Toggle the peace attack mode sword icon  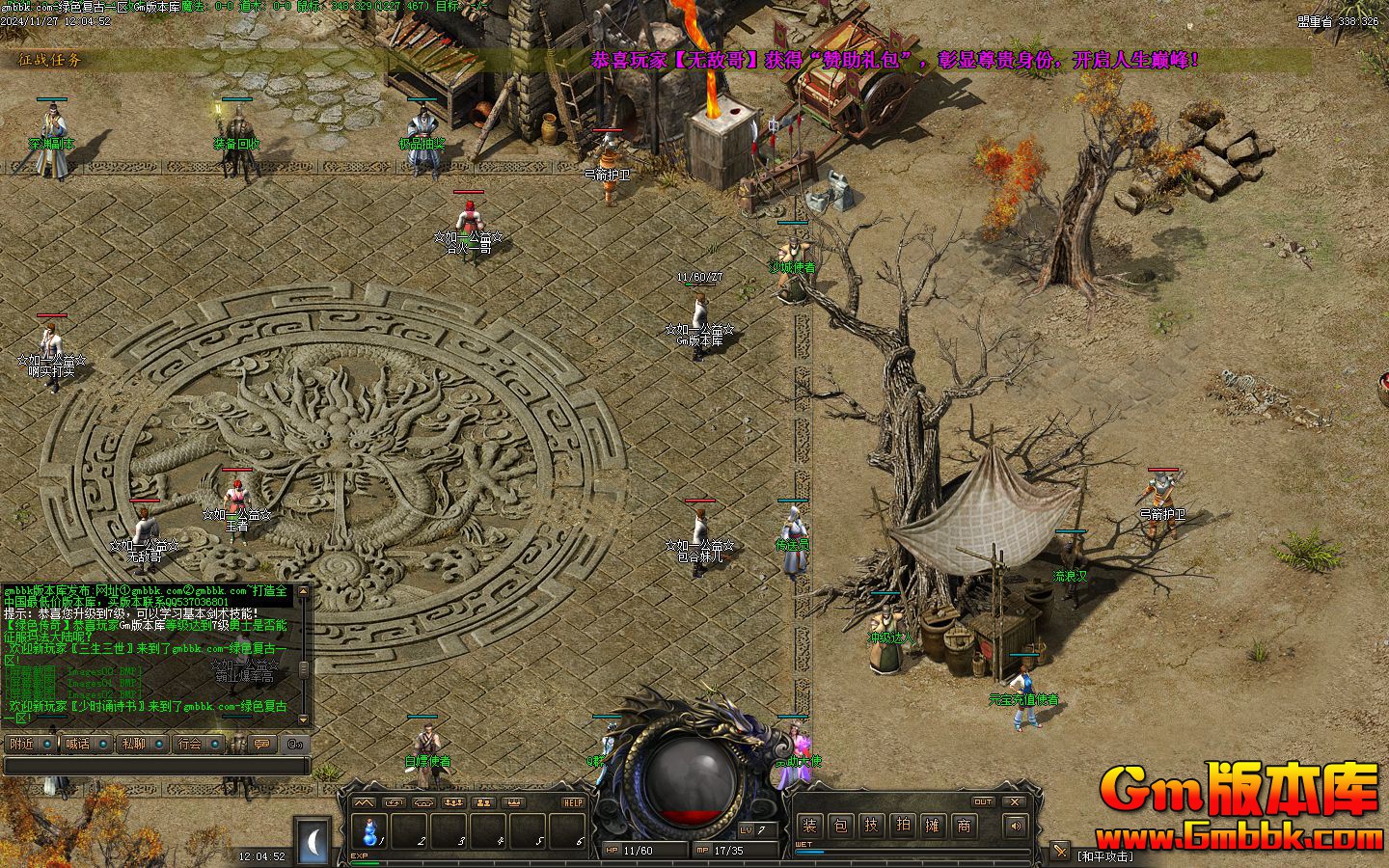click(x=1059, y=852)
